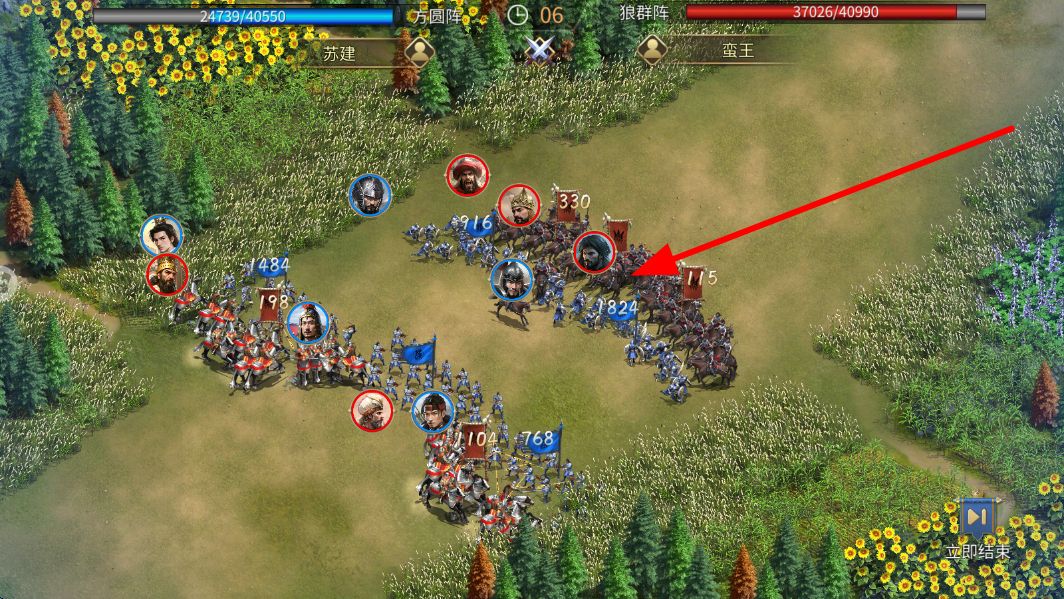
Task: Tap the crossed swords battle icon
Action: pos(539,48)
